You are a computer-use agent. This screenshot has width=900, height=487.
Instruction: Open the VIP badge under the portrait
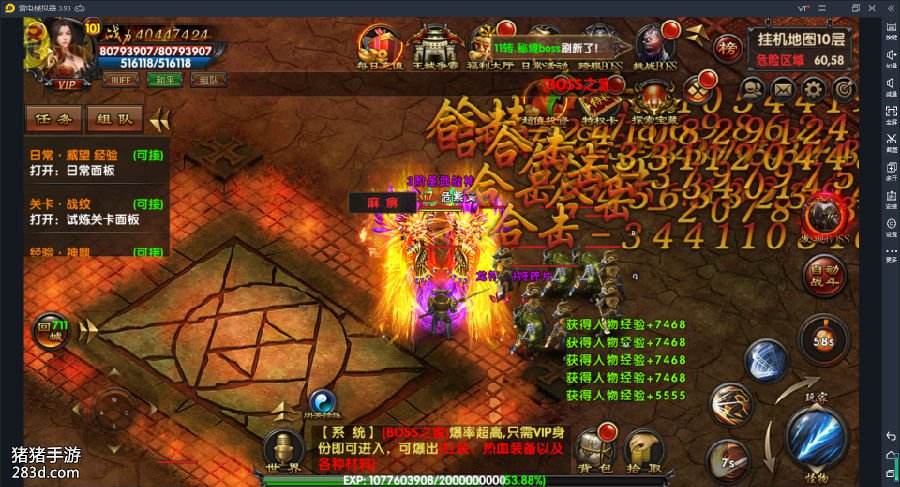(68, 85)
